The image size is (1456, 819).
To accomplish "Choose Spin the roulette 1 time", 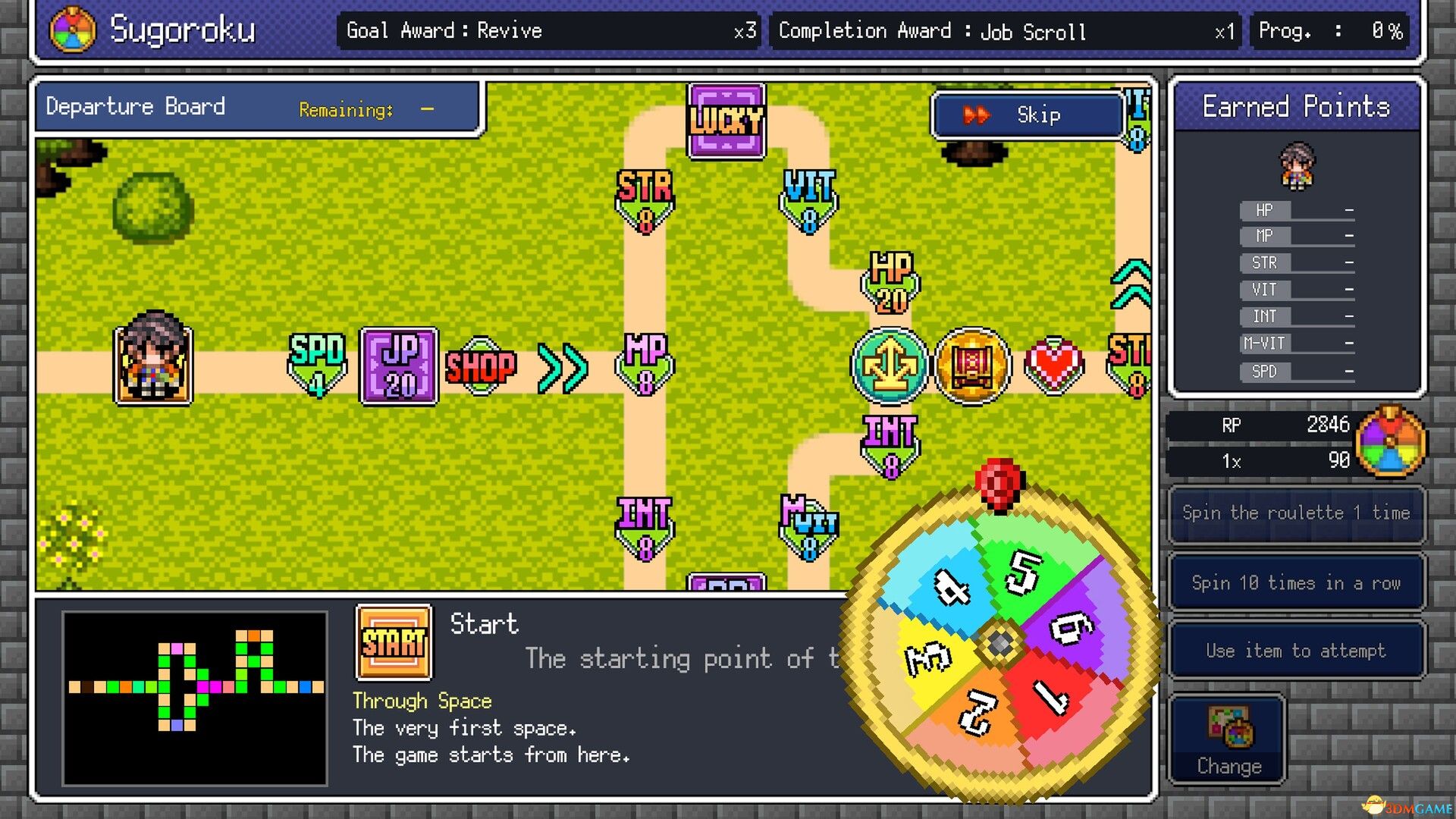I will click(x=1295, y=513).
